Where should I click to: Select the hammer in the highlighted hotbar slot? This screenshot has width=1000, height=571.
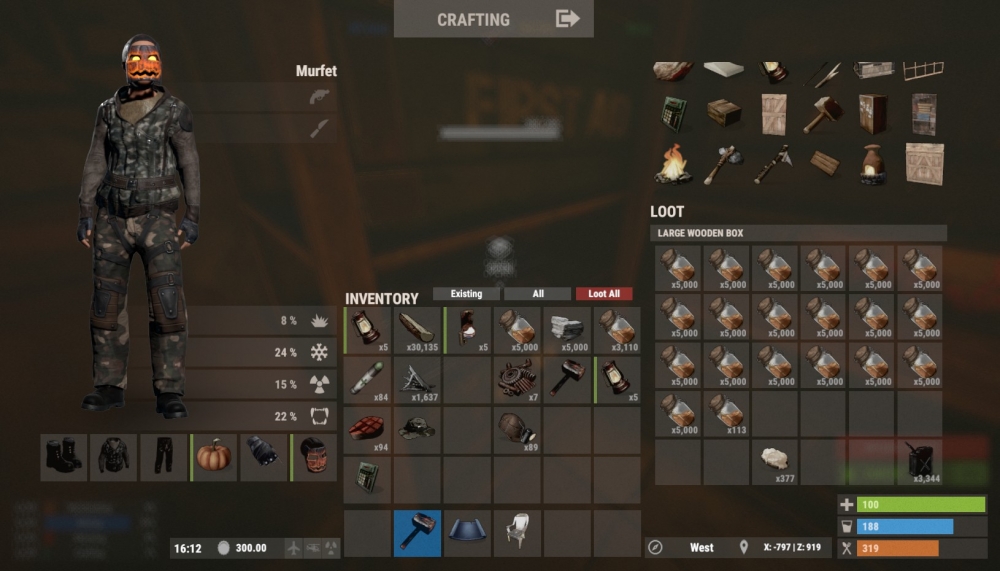tap(417, 533)
